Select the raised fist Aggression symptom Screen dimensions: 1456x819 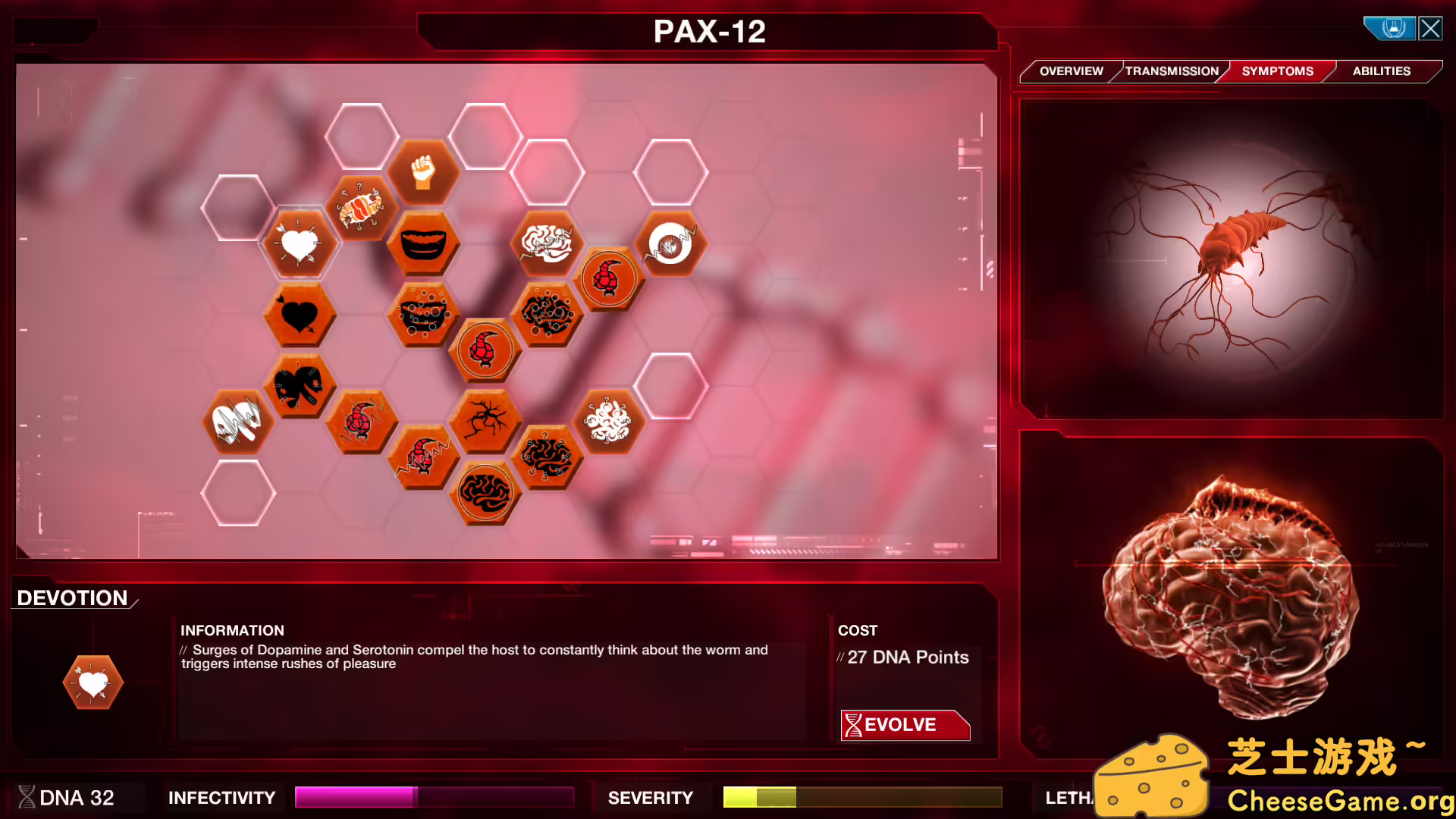424,173
